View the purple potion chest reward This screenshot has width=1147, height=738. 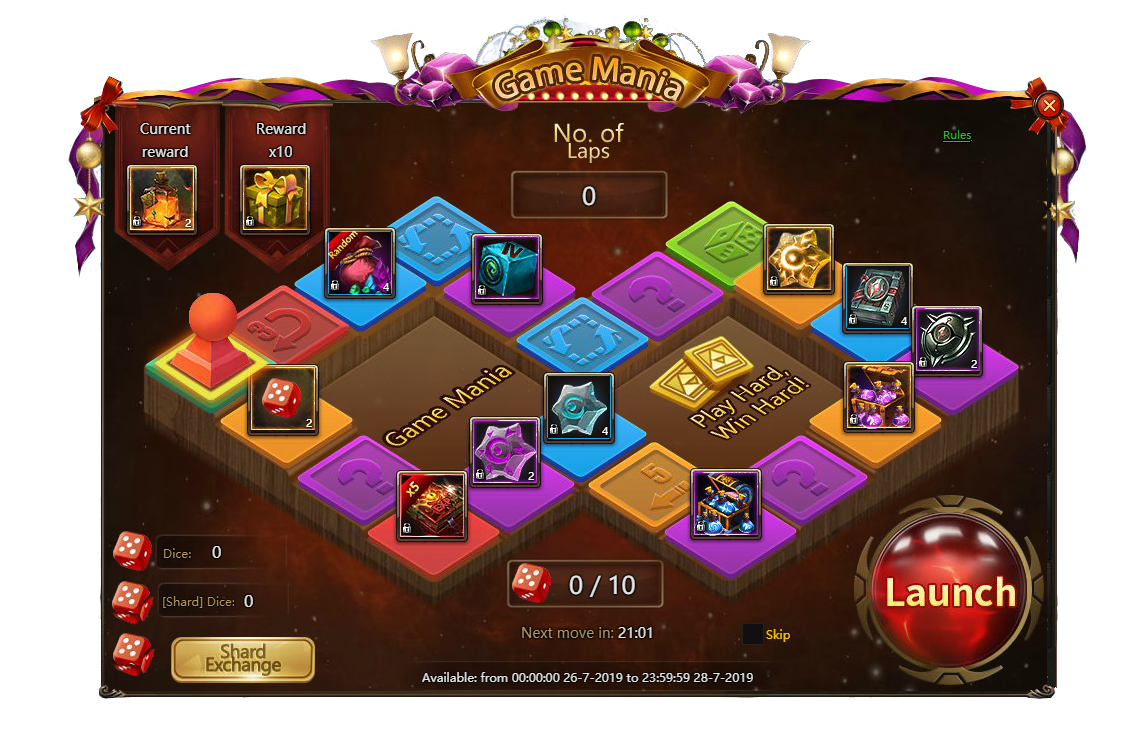click(878, 397)
